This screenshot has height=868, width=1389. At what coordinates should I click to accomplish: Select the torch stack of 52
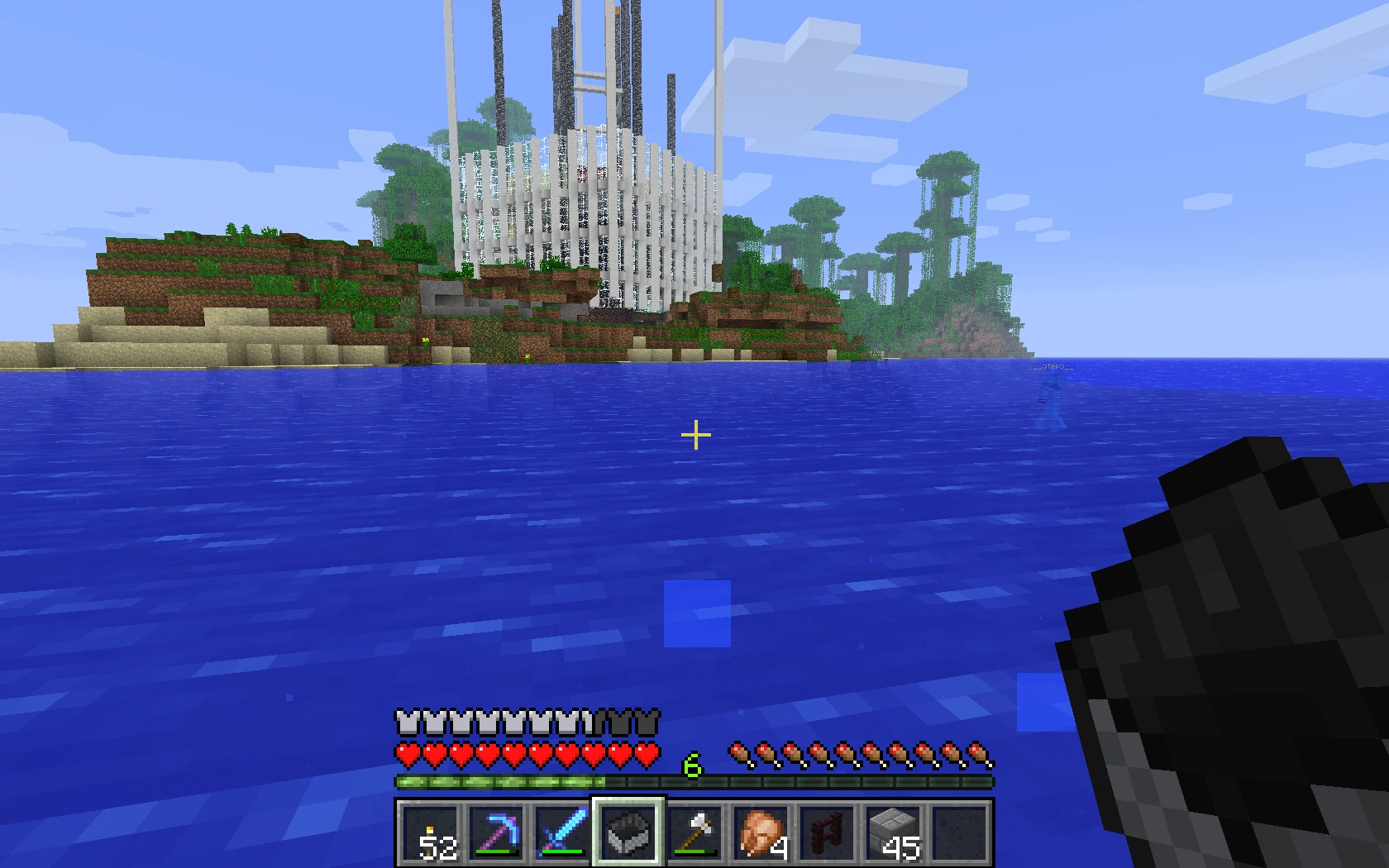coord(430,832)
